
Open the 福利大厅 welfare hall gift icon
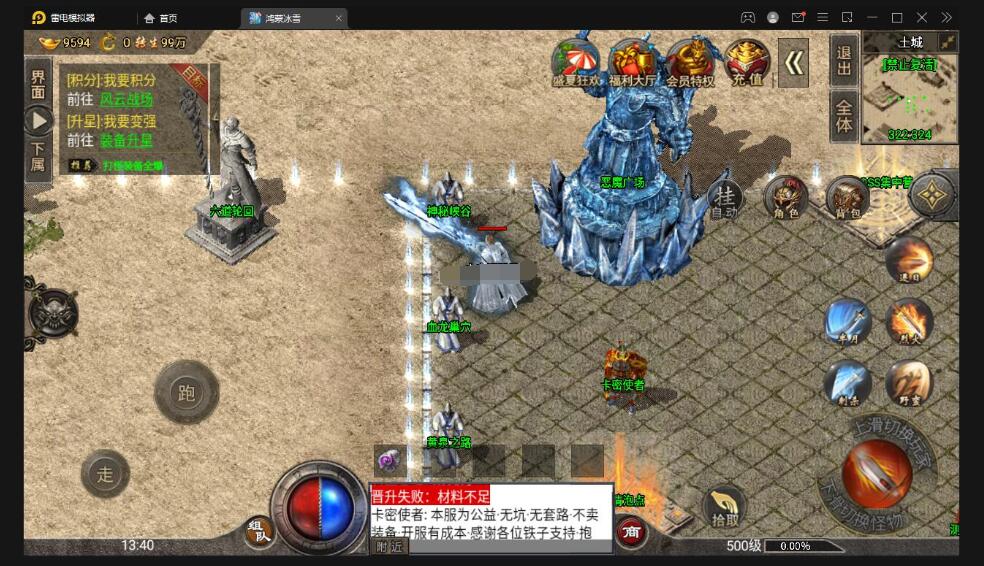[x=632, y=64]
